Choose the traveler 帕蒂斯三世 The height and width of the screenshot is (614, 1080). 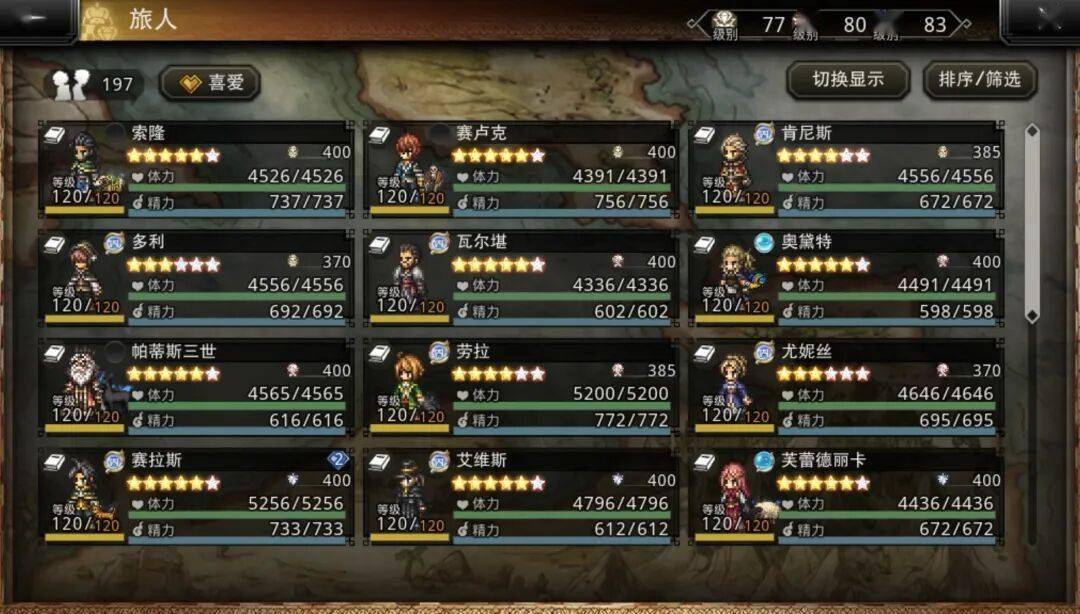[196, 386]
